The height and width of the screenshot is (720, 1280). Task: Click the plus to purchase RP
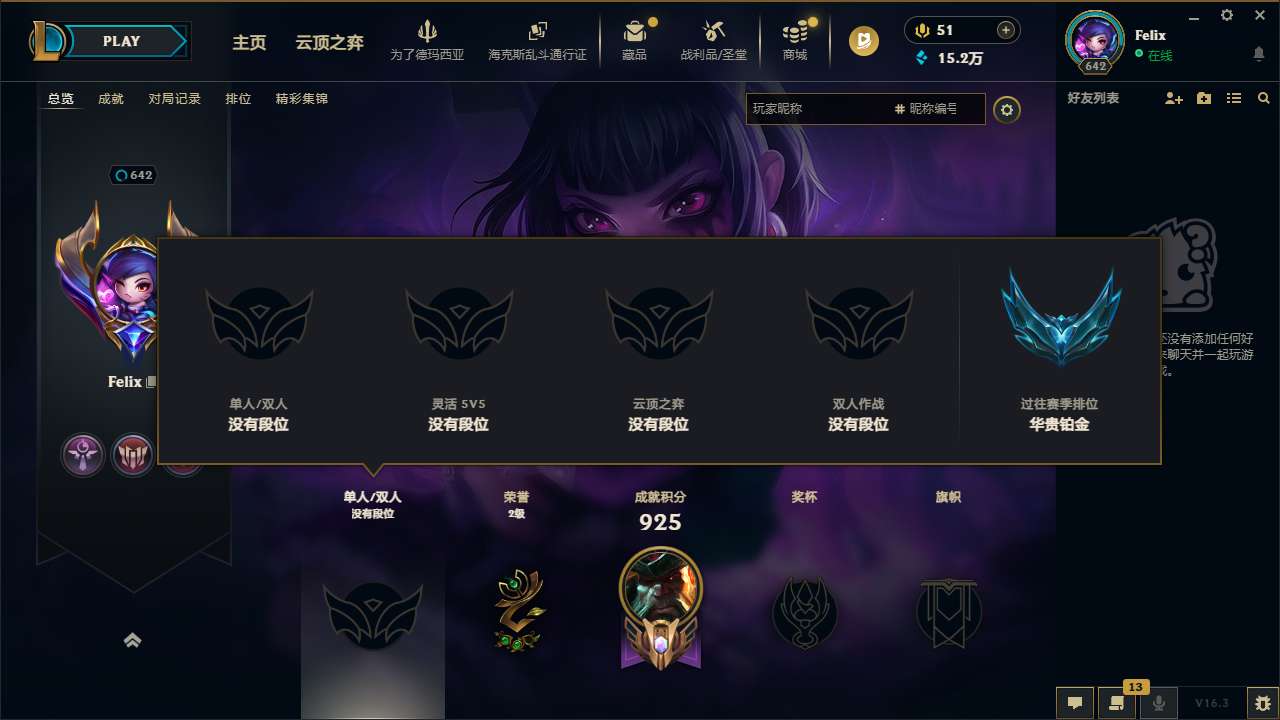point(1005,29)
